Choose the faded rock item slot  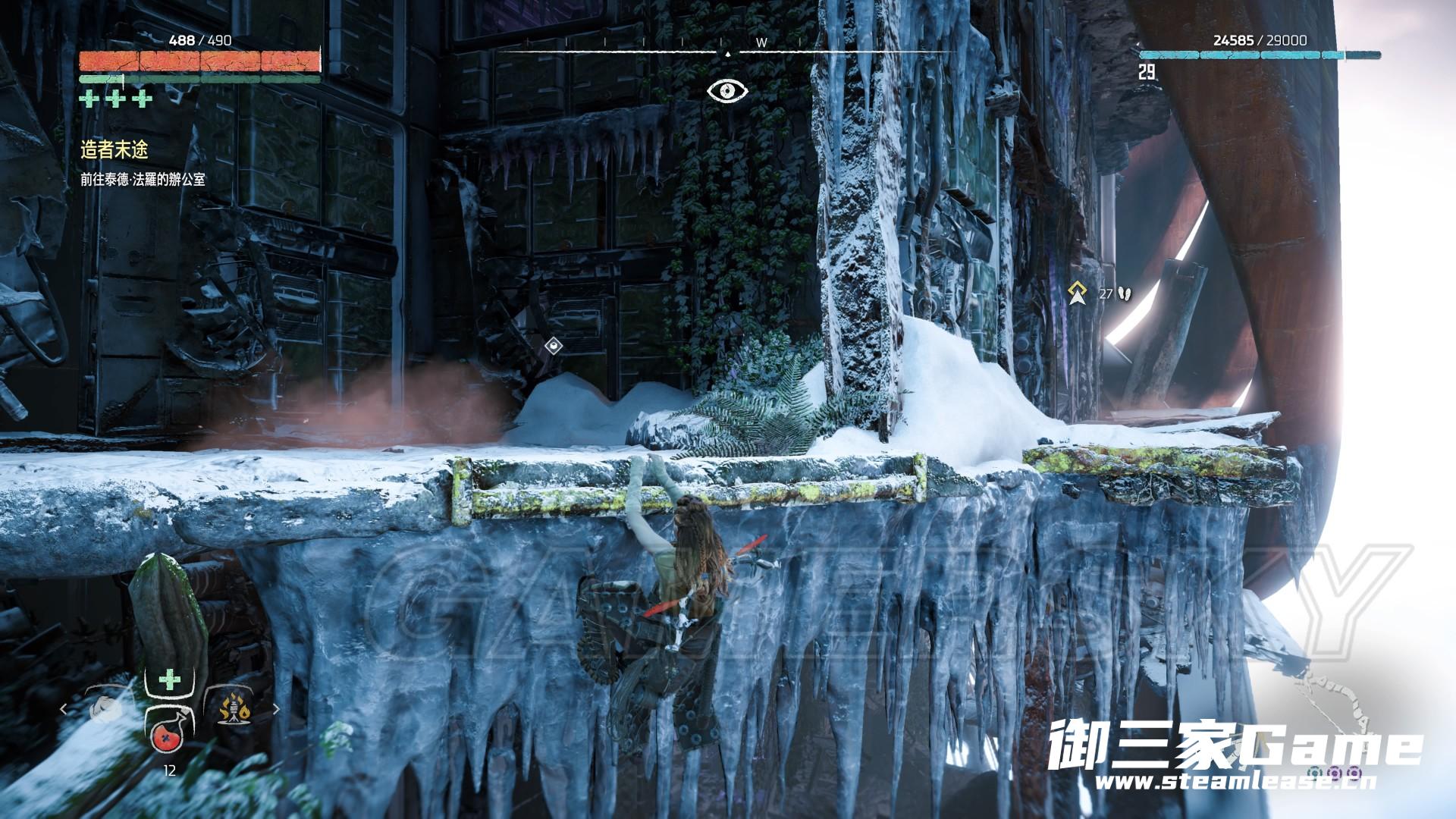105,711
